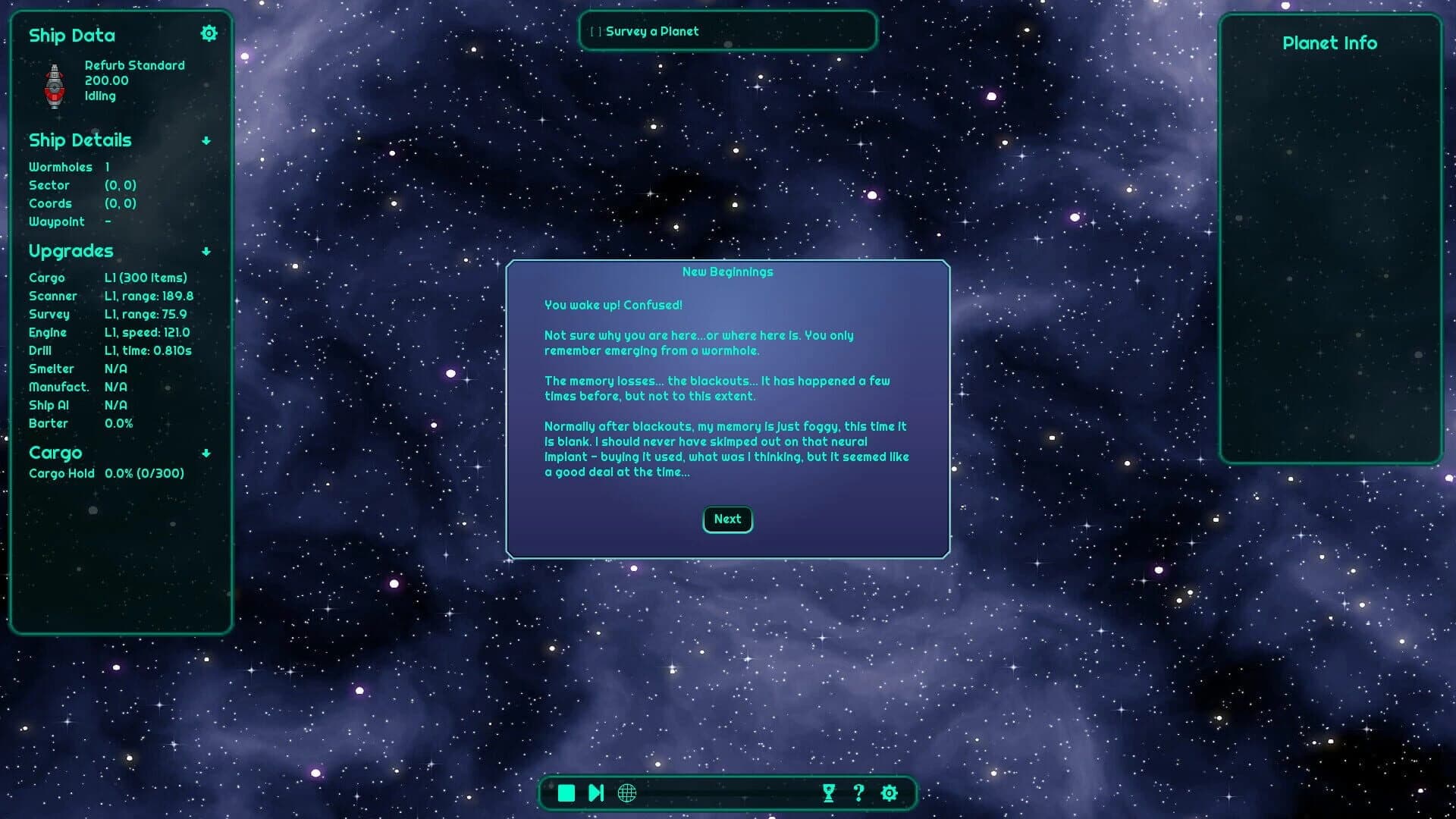The image size is (1456, 819).
Task: Select the fast-forward icon
Action: point(596,792)
